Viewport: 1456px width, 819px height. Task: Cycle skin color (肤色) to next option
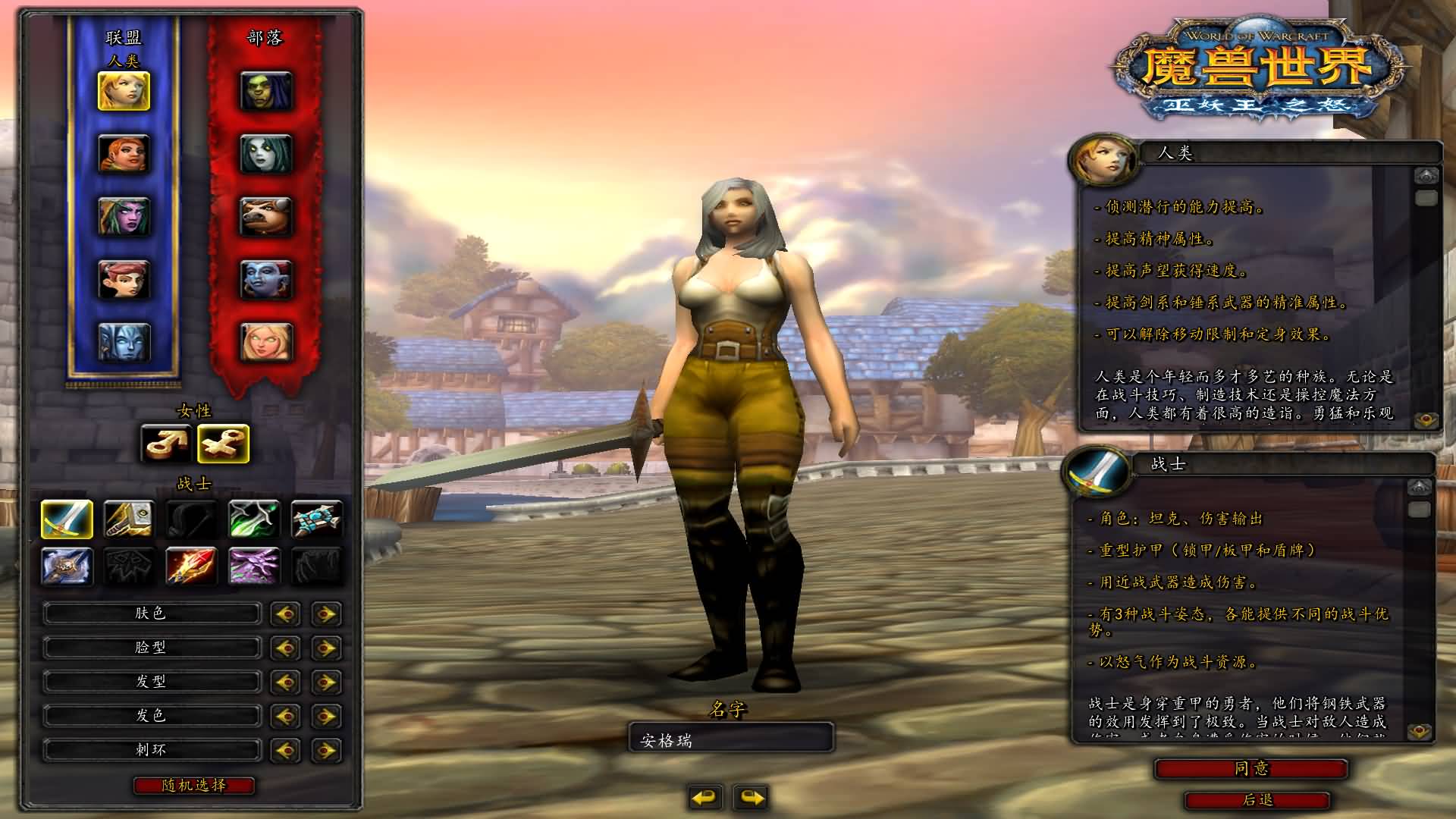tap(326, 613)
